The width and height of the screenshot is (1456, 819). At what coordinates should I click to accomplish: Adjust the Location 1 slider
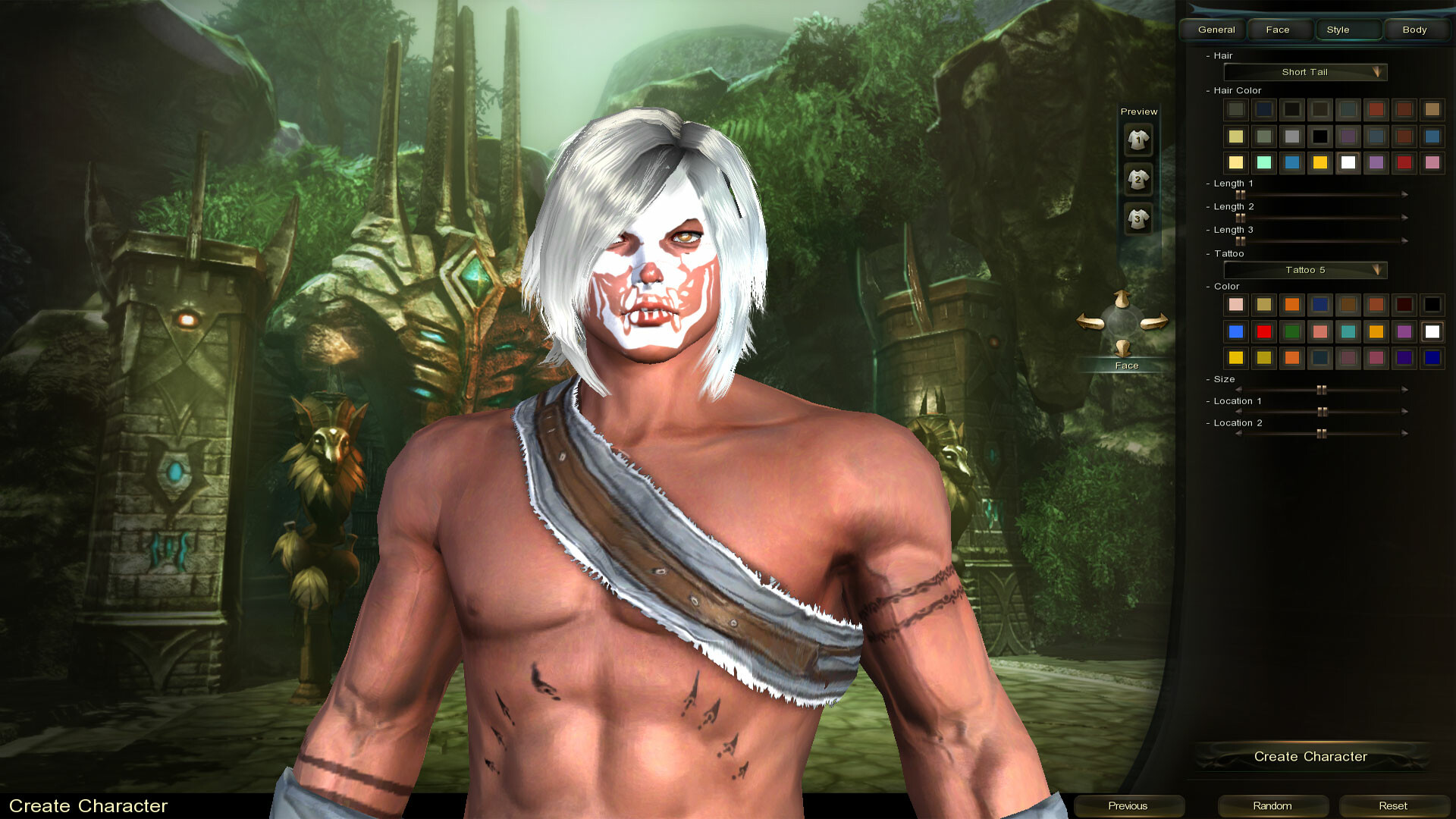coord(1323,411)
